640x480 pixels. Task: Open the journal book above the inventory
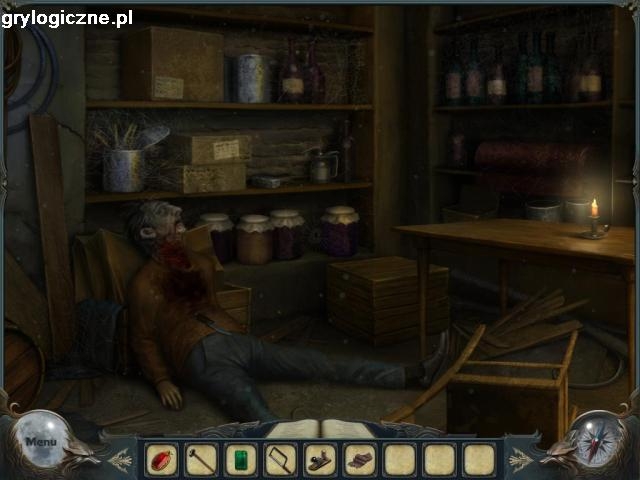point(320,430)
